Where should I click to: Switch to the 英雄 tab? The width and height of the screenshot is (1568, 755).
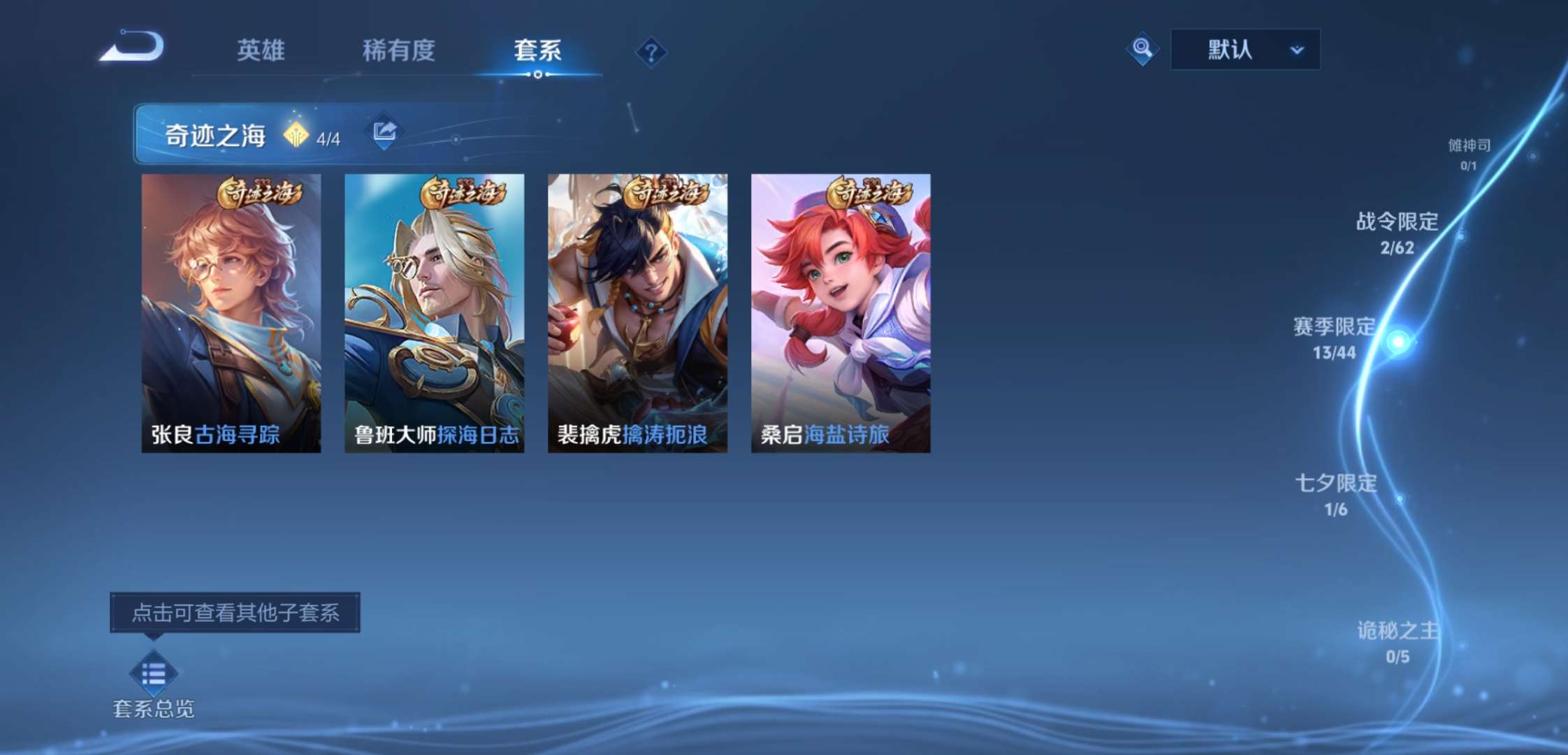click(261, 51)
